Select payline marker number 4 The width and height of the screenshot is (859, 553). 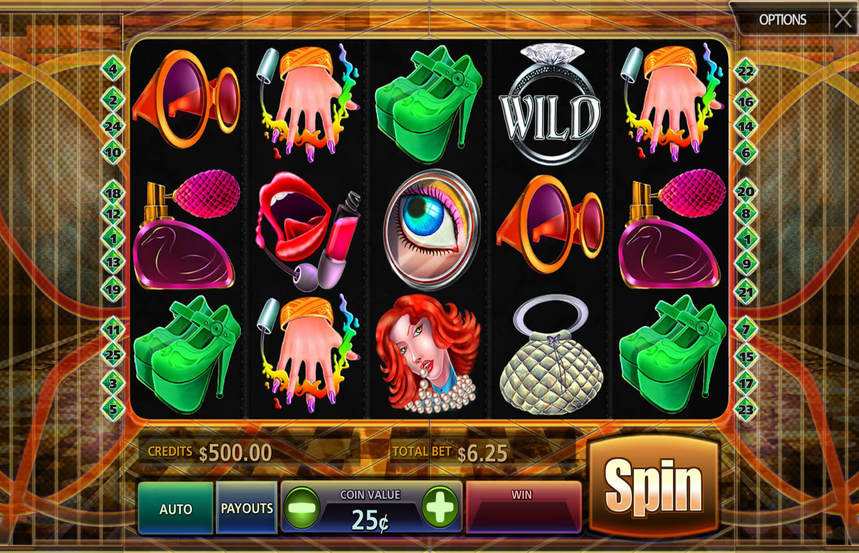[x=112, y=69]
